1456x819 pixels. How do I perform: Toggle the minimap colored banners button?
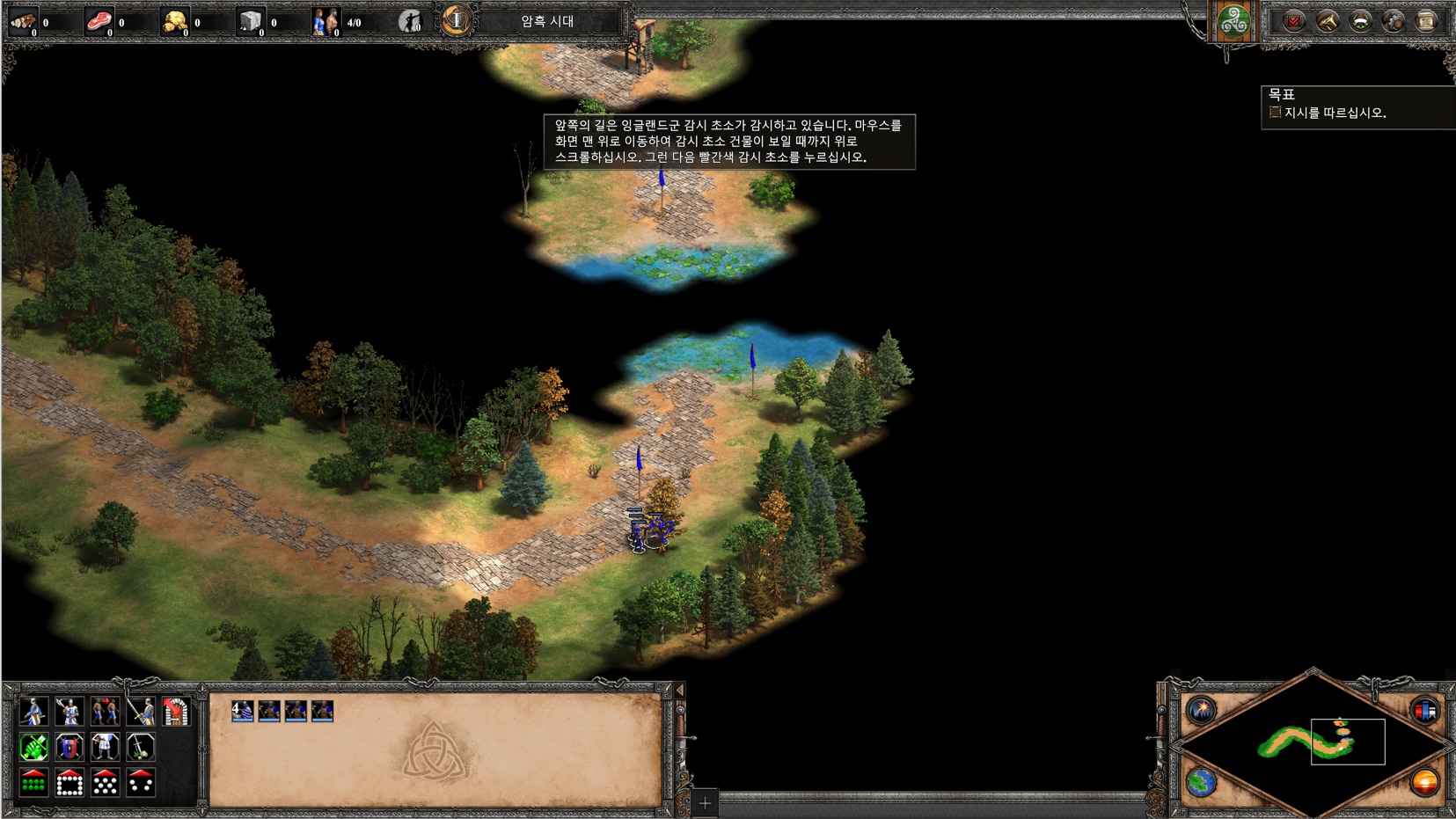(1425, 709)
